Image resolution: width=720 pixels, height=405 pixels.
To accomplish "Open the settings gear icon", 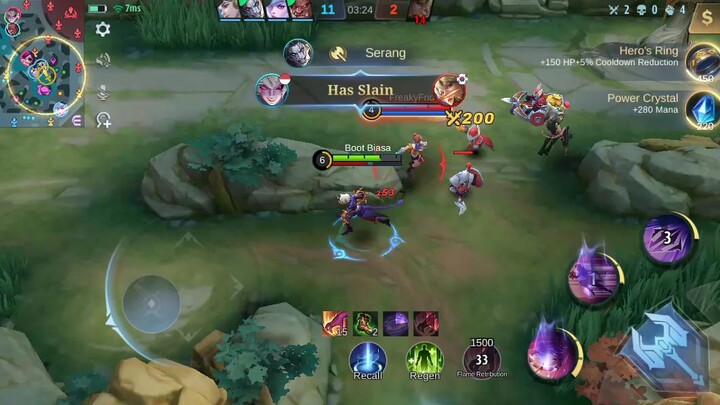I will (103, 30).
